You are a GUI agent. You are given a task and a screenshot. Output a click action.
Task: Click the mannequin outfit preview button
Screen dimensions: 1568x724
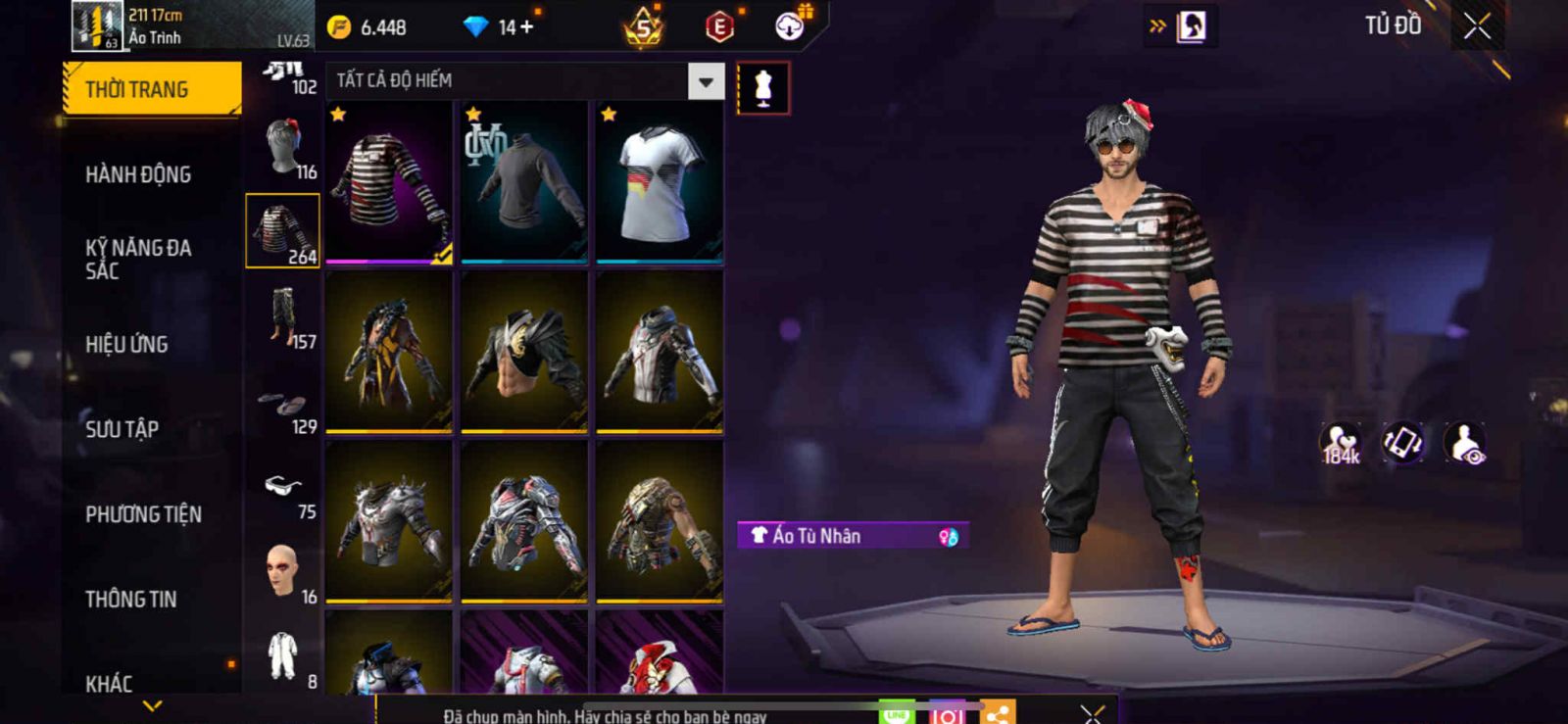pos(762,88)
